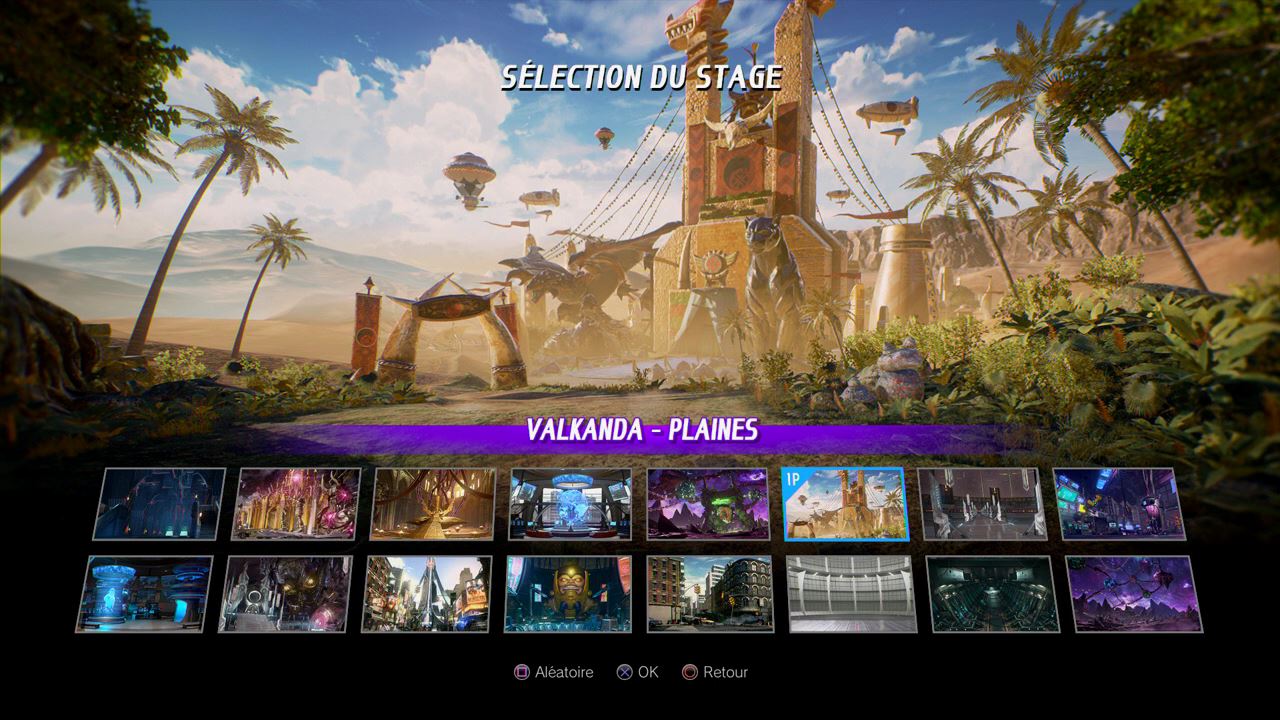Choose the blue holographic globe command room stage
This screenshot has height=720, width=1280.
coord(571,504)
